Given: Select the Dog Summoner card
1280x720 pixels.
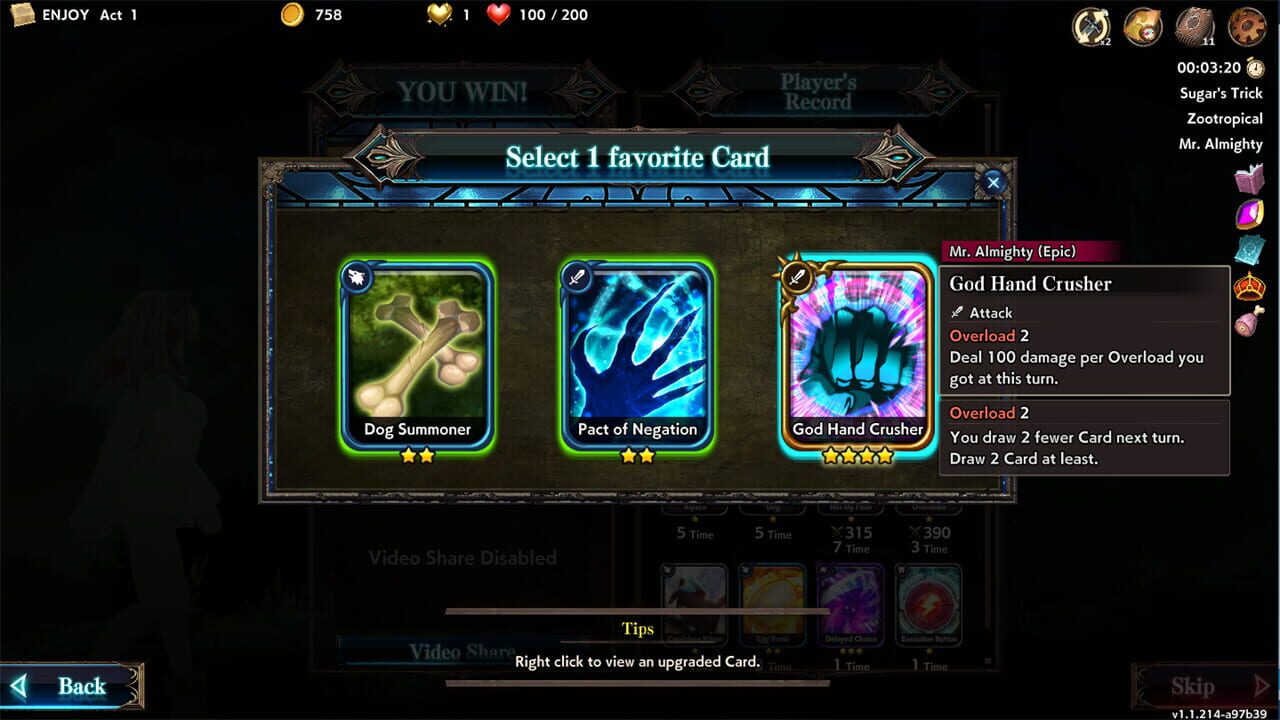Looking at the screenshot, I should click(417, 355).
